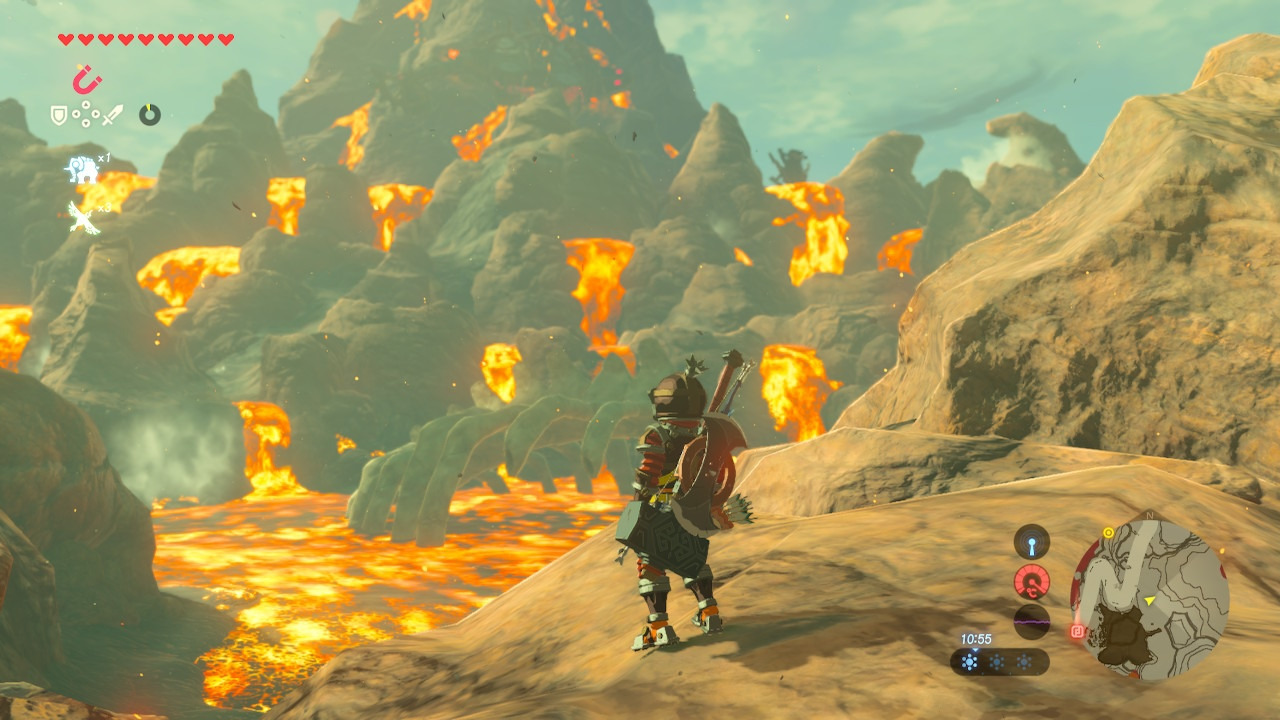
Task: Select the red square marker at minimap edge
Action: 1077,631
